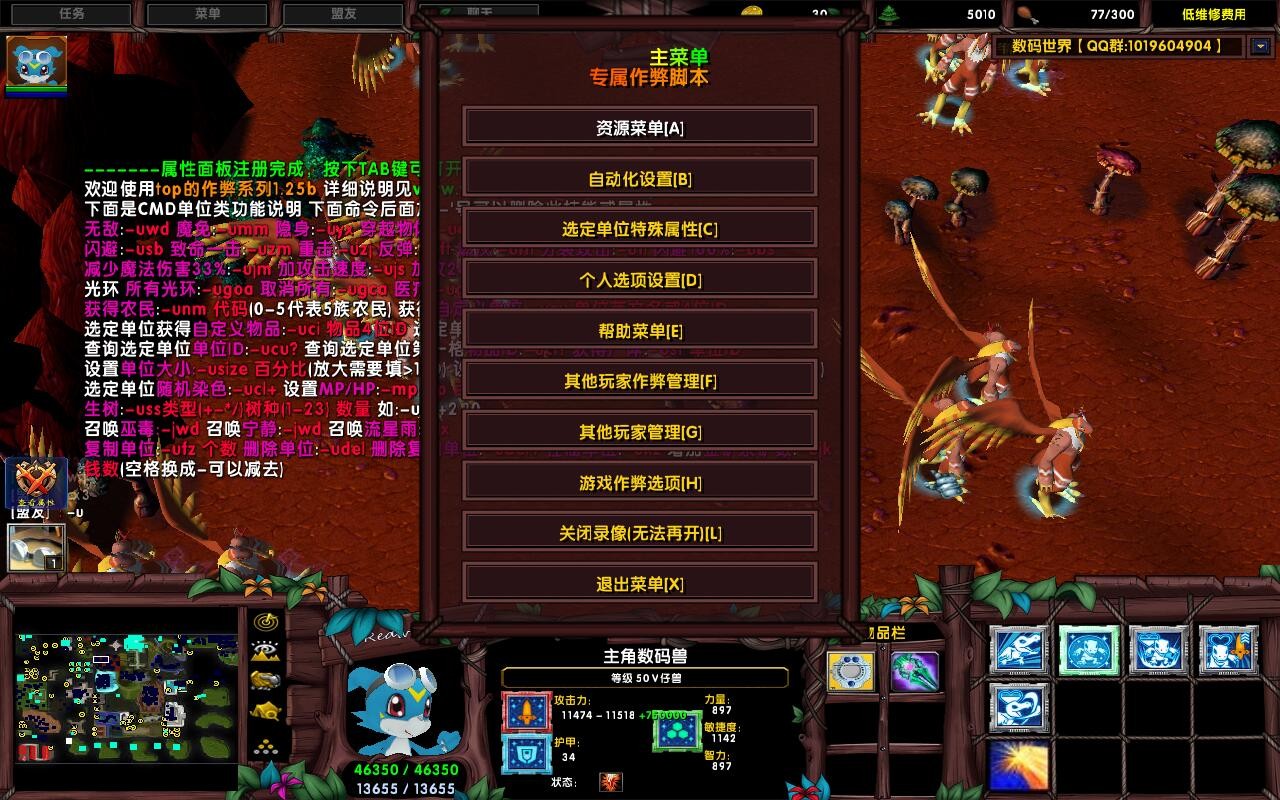The width and height of the screenshot is (1280, 800).
Task: Open 资源菜单[A] from the main menu
Action: coord(638,126)
